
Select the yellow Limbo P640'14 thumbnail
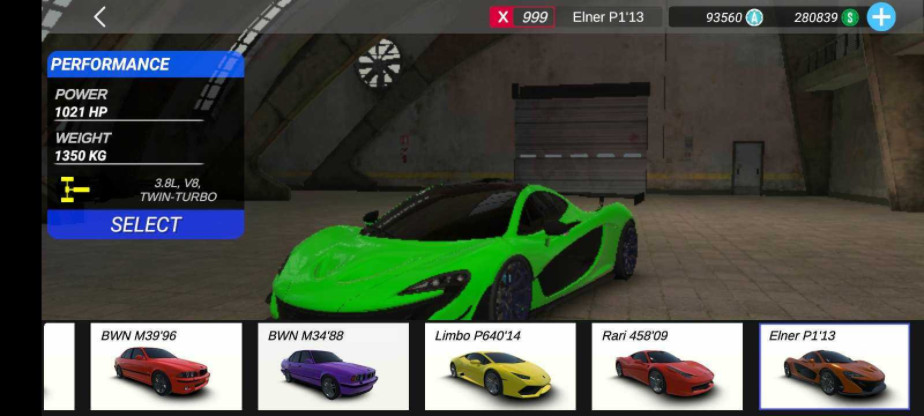coord(500,366)
